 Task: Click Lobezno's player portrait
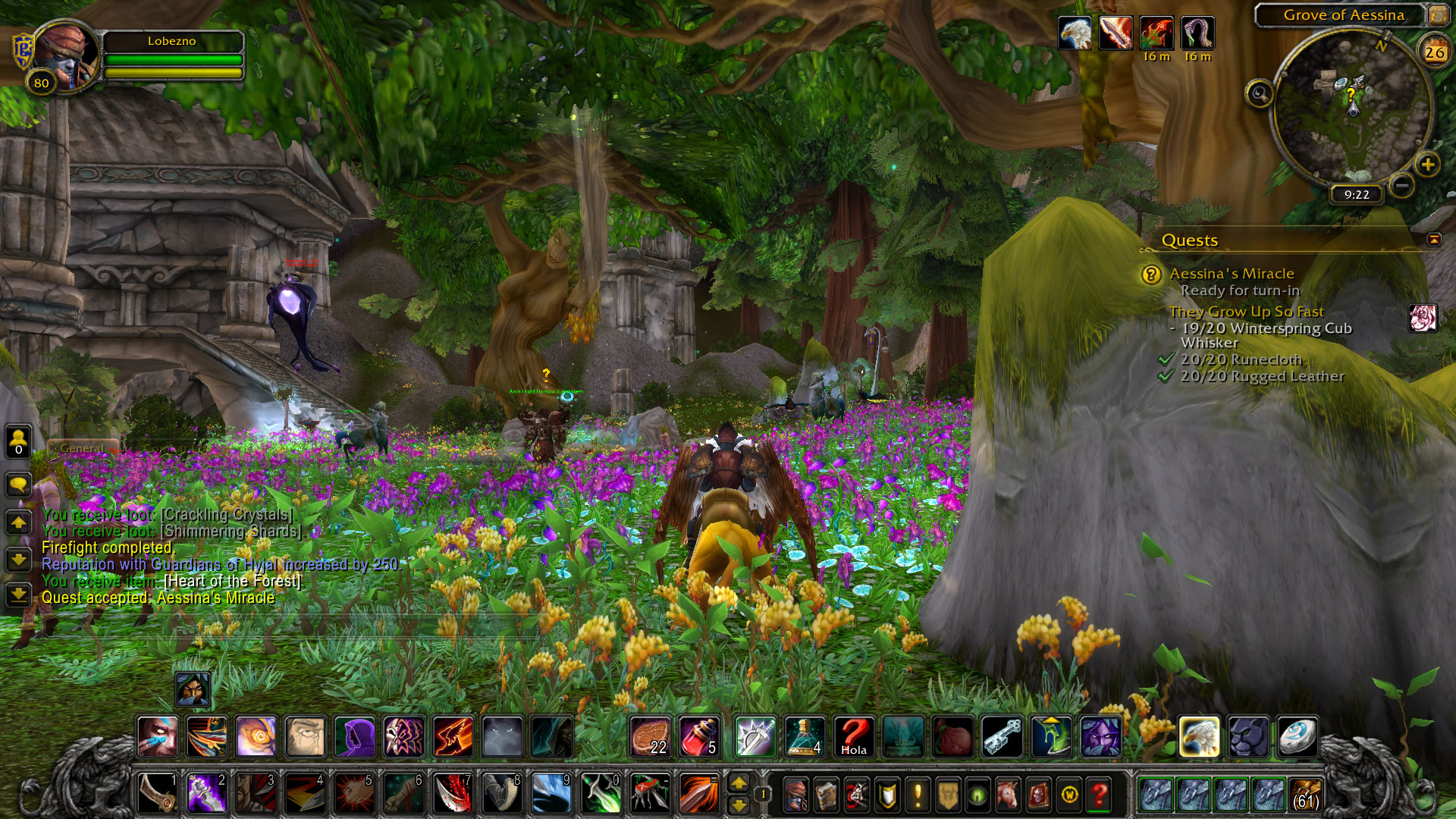point(66,55)
